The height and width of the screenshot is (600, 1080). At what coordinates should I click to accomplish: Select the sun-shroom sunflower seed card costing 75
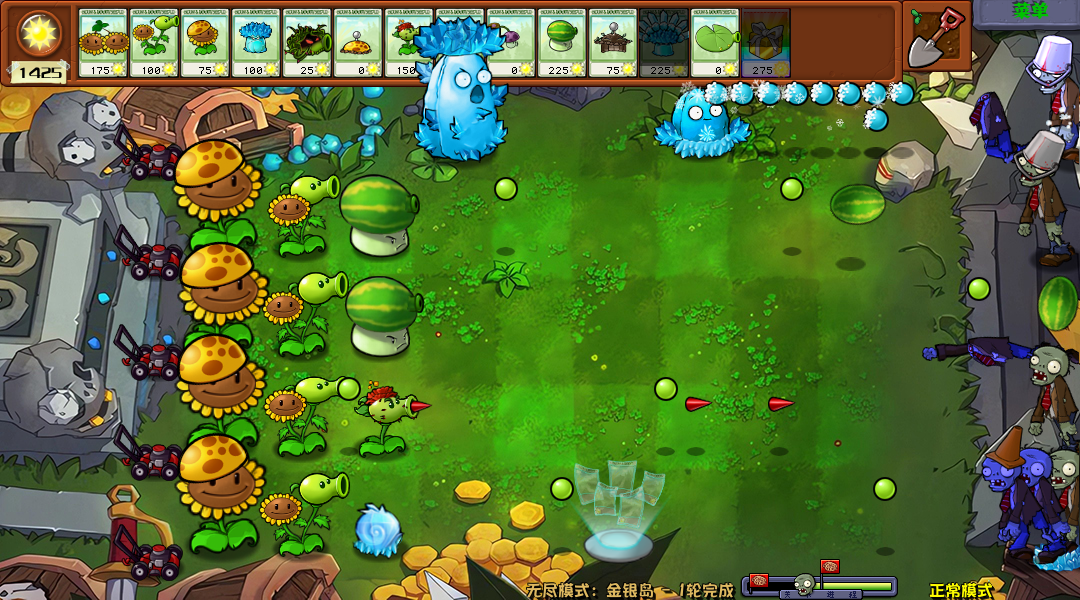coord(205,42)
